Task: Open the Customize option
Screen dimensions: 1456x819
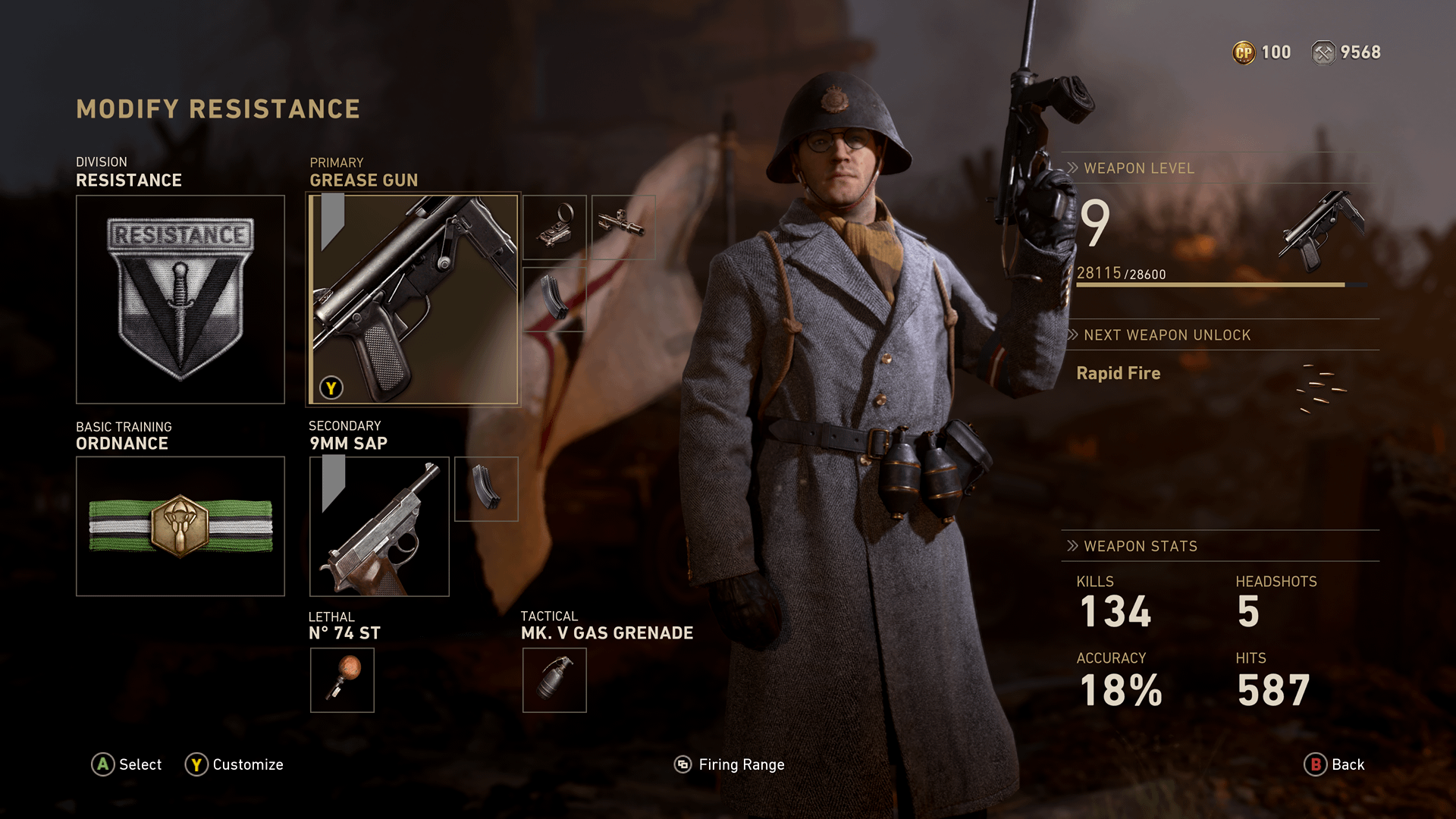Action: (234, 764)
